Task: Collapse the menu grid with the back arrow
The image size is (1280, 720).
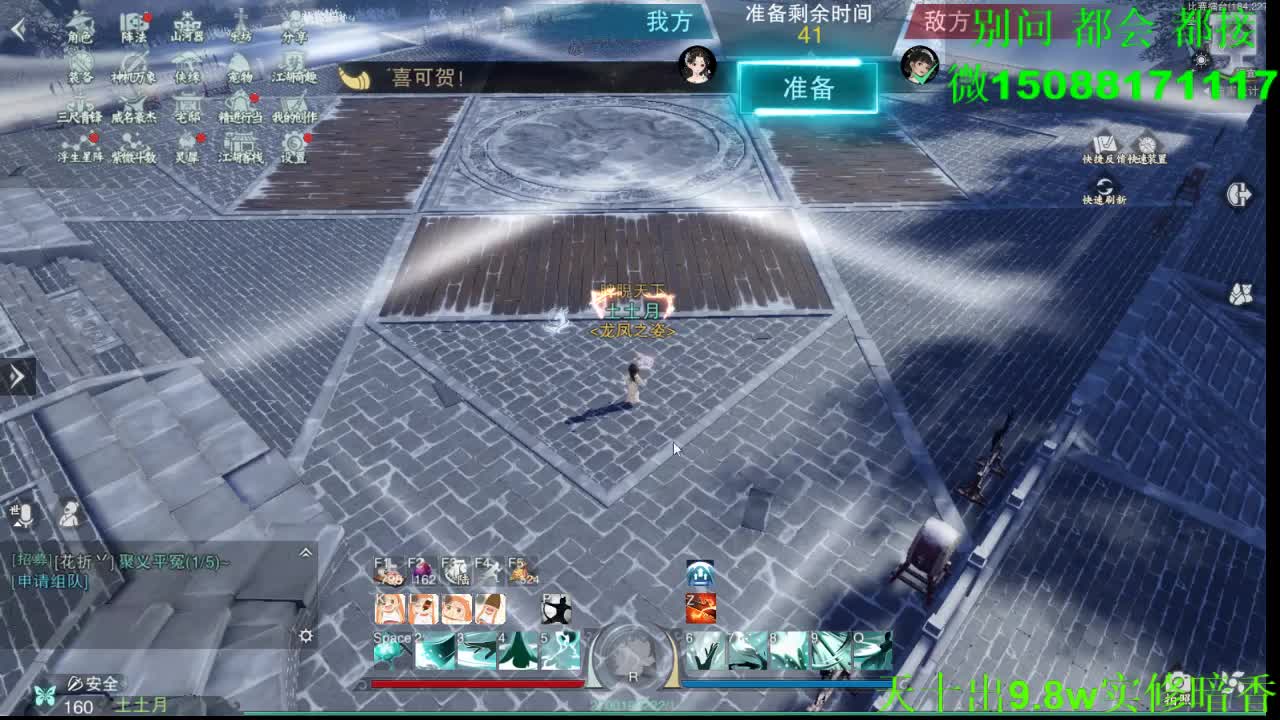Action: pos(17,27)
